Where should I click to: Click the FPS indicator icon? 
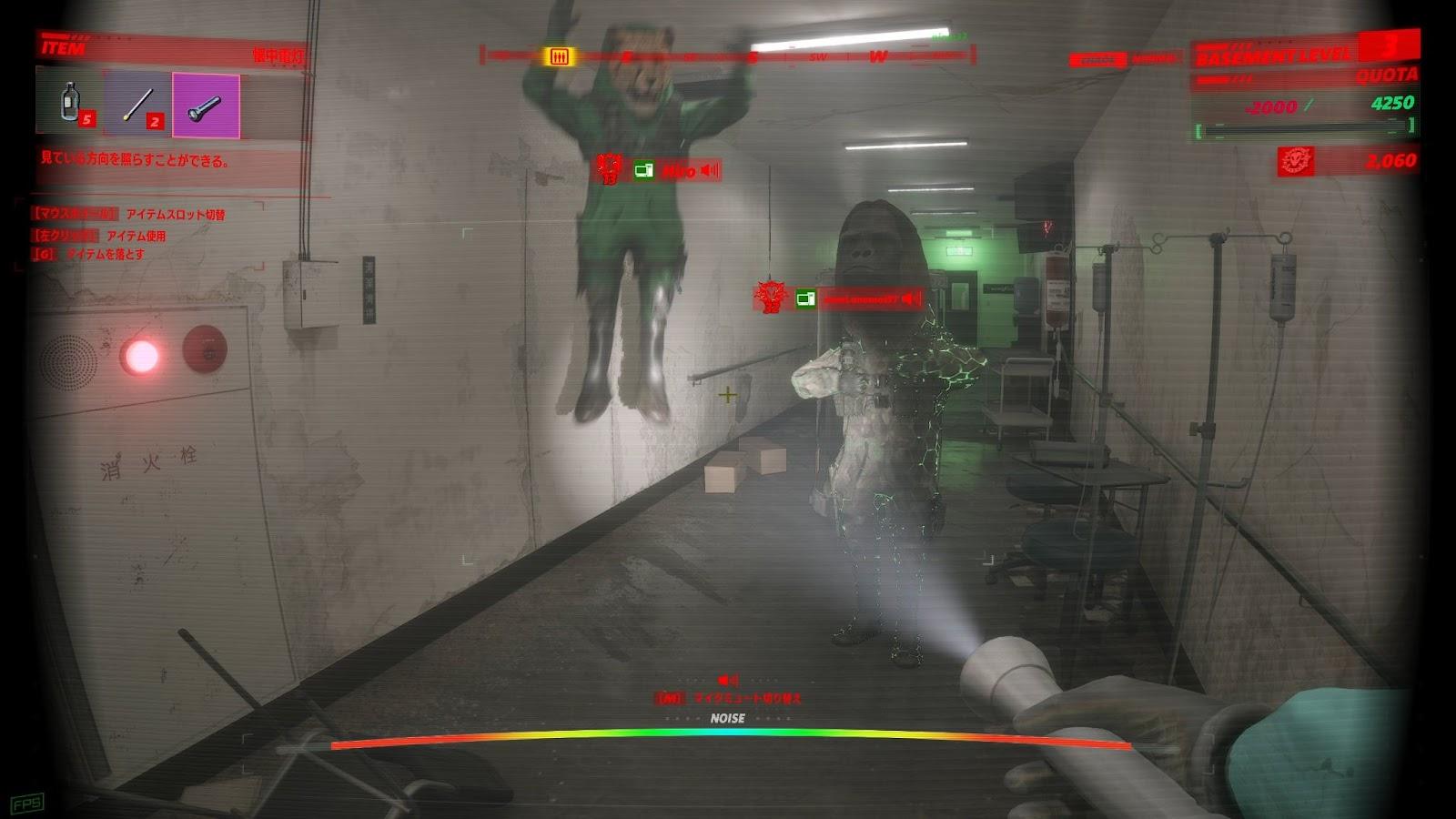pos(26,804)
